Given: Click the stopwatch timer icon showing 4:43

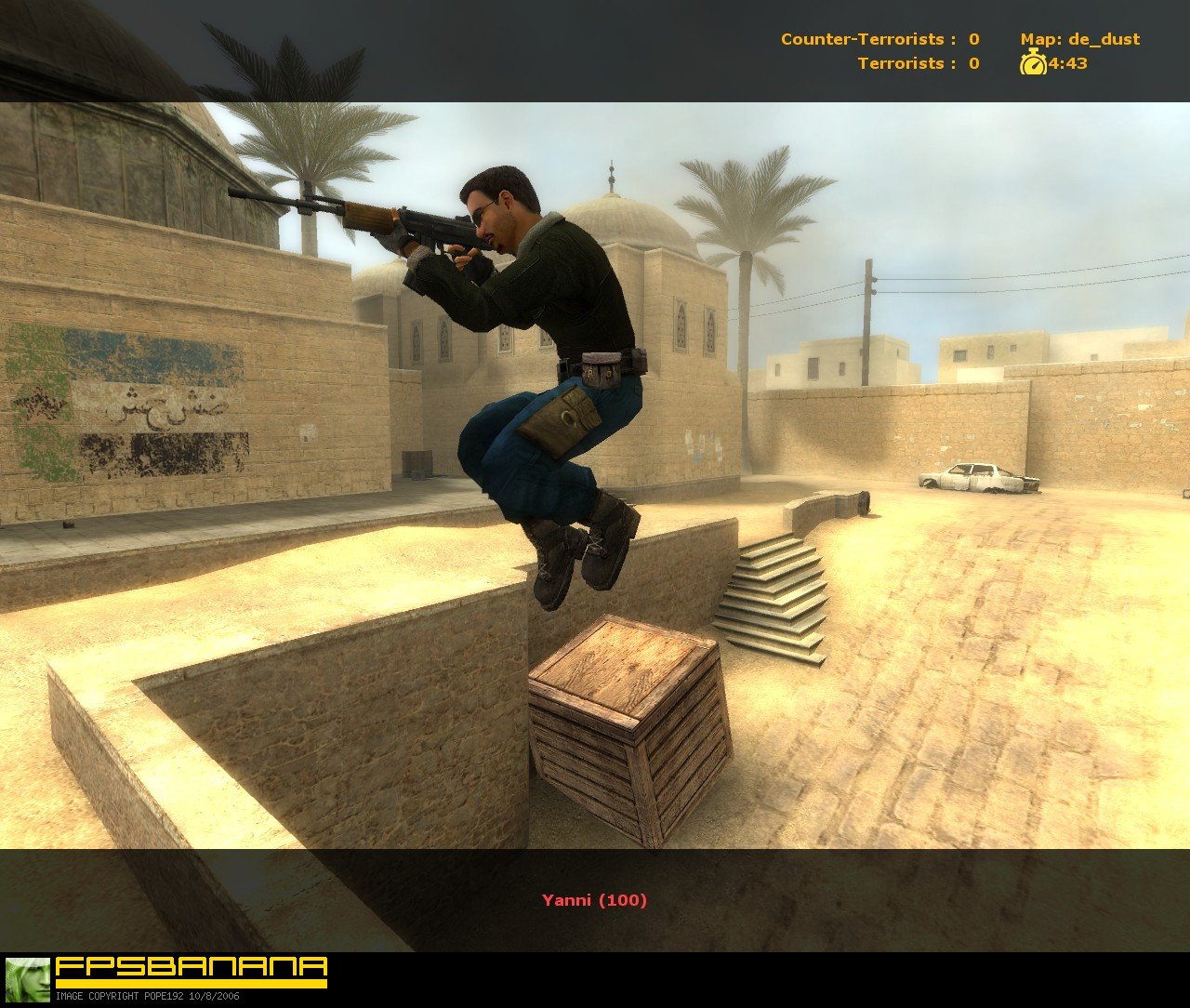Looking at the screenshot, I should (x=1035, y=65).
